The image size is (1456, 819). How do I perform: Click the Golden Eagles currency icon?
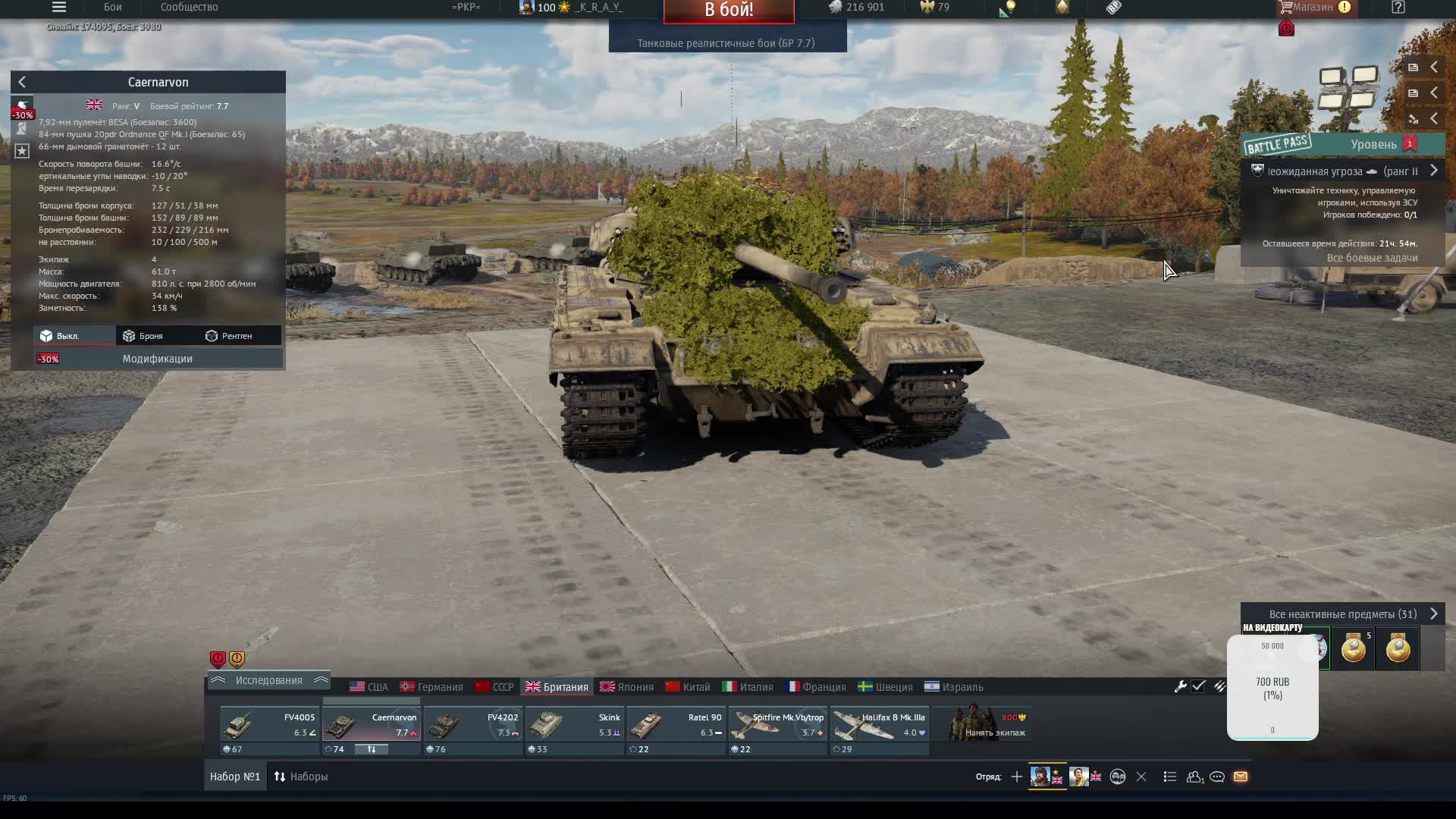coord(928,8)
